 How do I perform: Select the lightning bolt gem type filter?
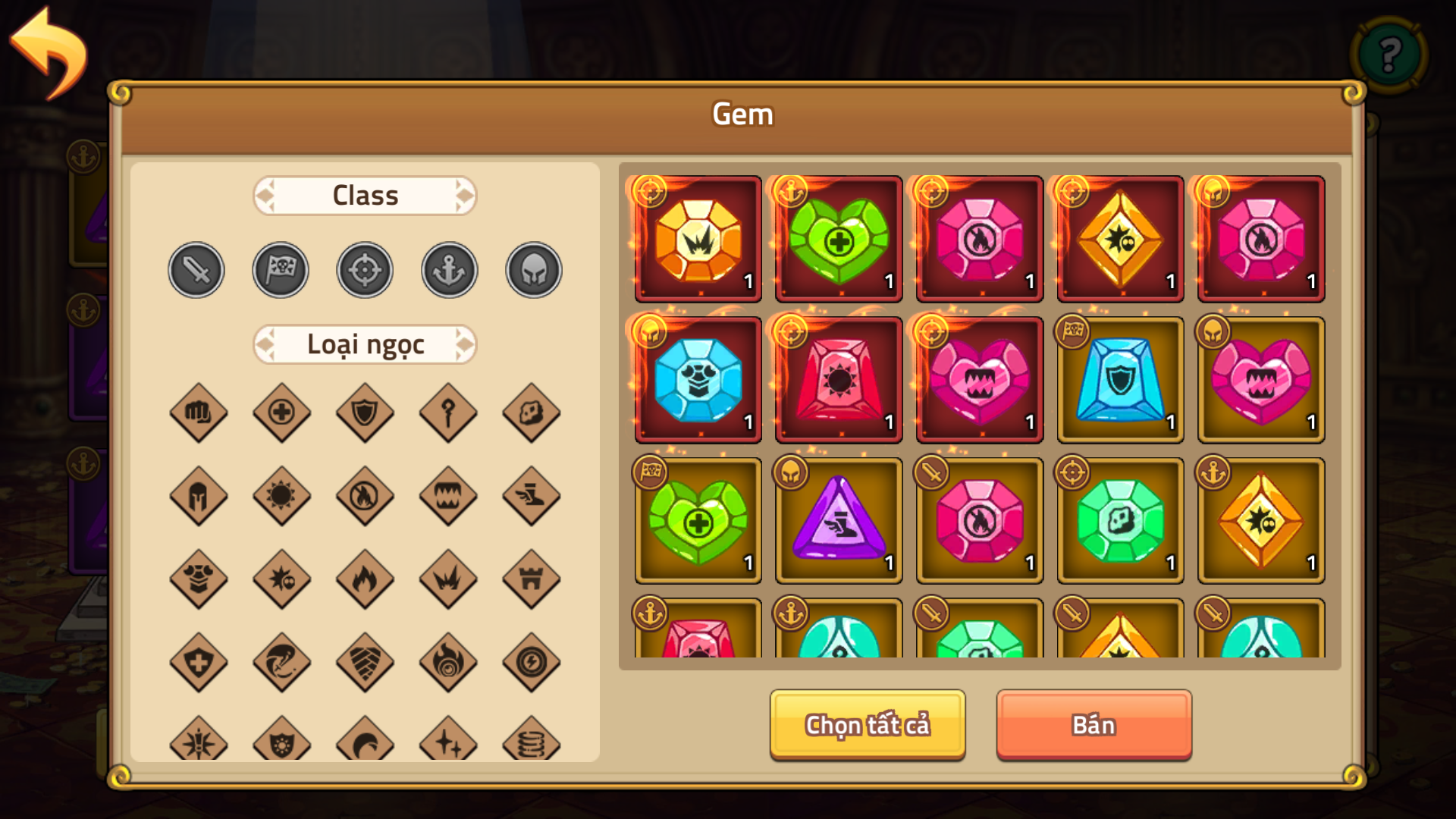tap(532, 664)
